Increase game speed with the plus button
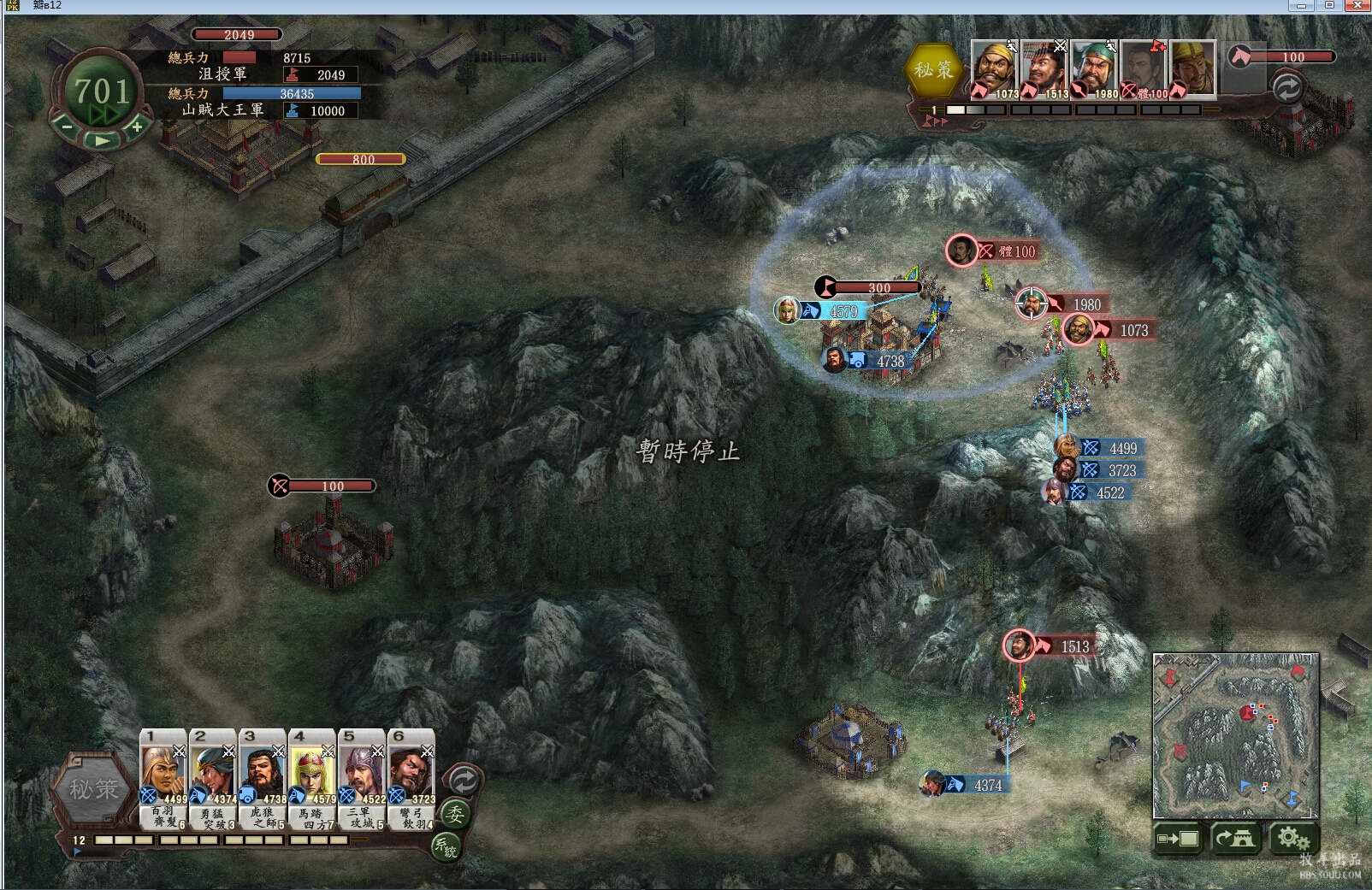This screenshot has width=1372, height=890. pyautogui.click(x=136, y=127)
